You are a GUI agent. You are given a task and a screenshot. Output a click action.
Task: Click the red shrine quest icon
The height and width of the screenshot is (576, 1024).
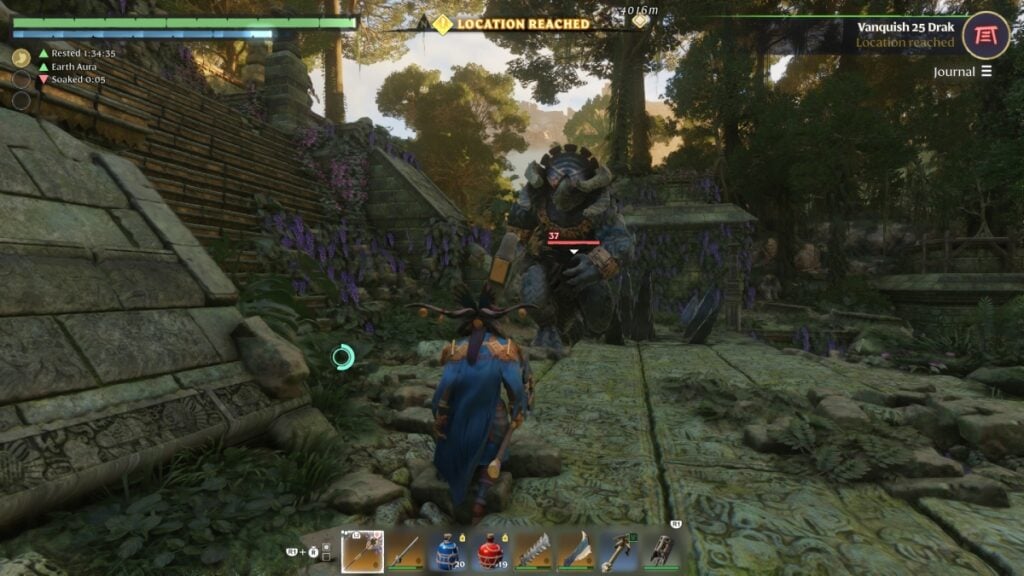986,35
